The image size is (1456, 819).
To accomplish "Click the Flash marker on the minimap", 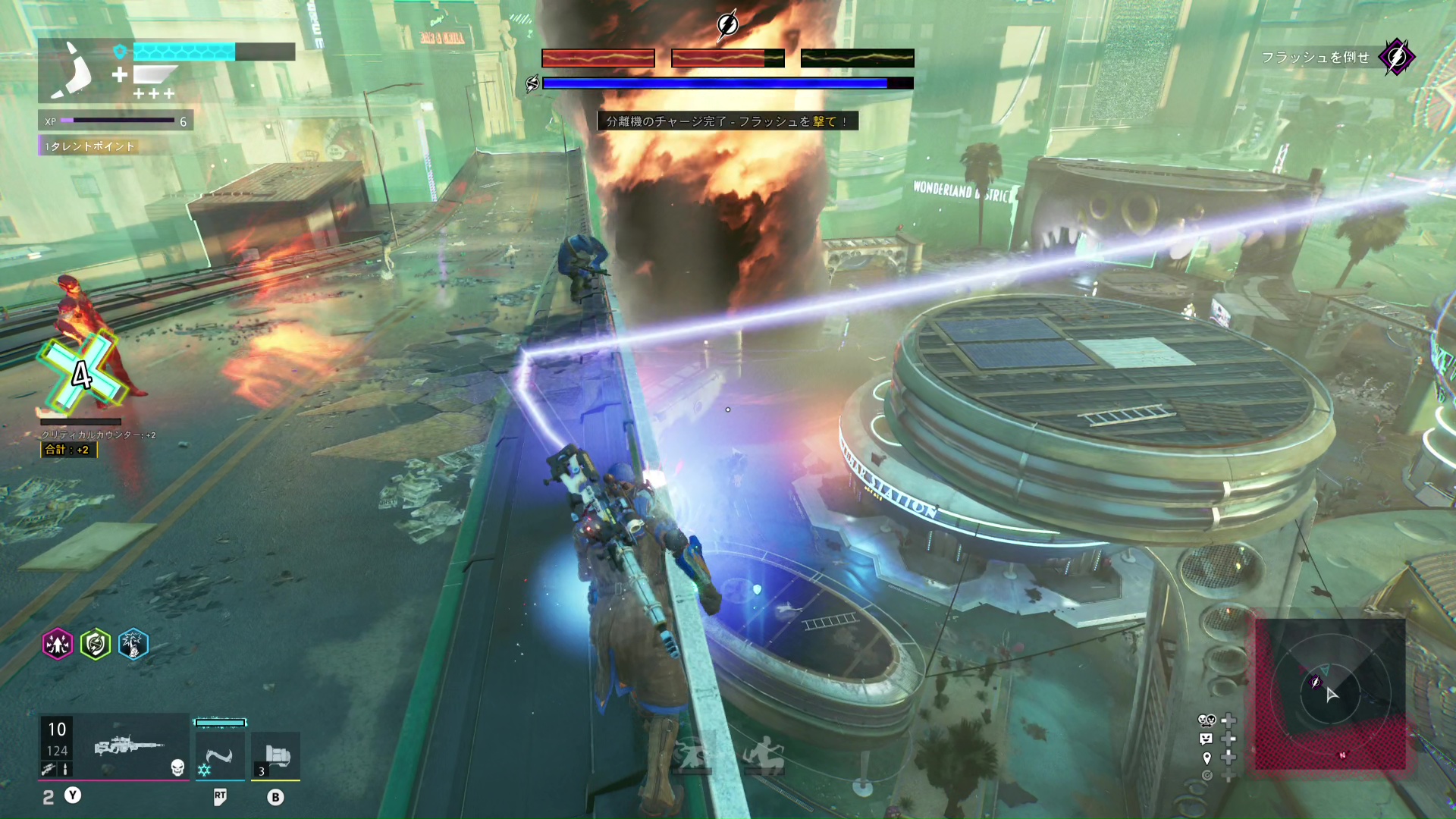I will pos(1316,682).
